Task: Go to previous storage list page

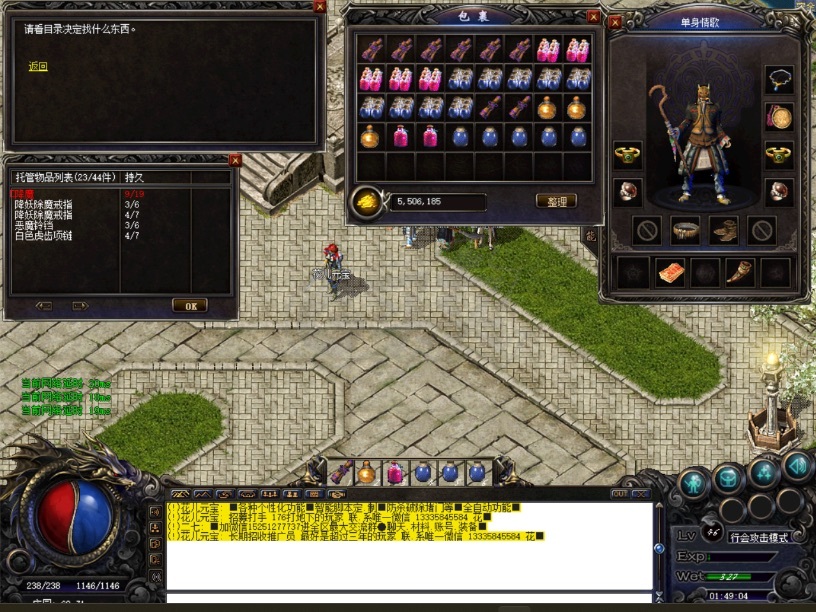Action: pyautogui.click(x=44, y=305)
